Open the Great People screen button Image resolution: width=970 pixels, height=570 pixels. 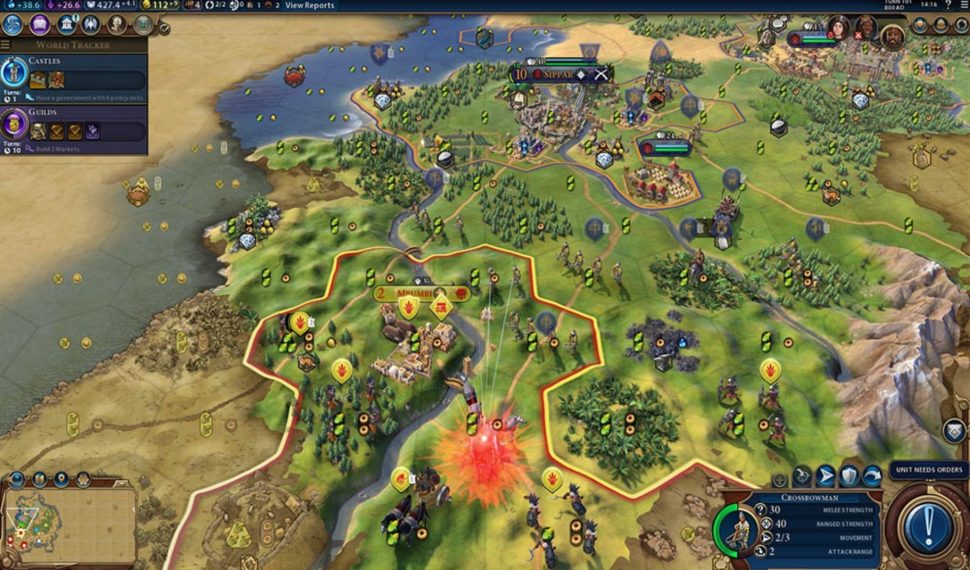tap(117, 24)
